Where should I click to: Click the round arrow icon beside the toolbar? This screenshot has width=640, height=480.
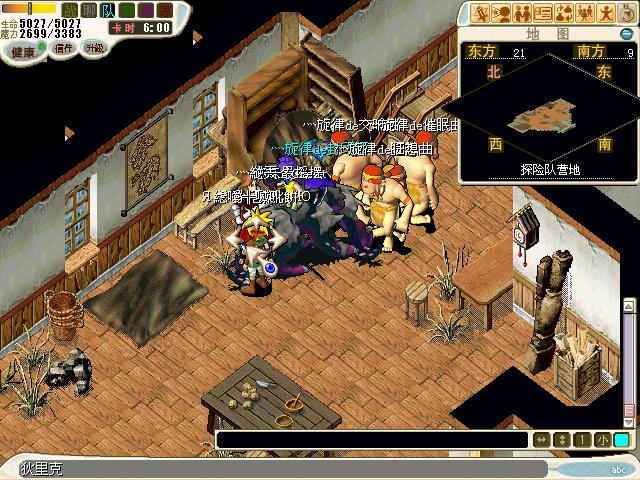click(627, 13)
